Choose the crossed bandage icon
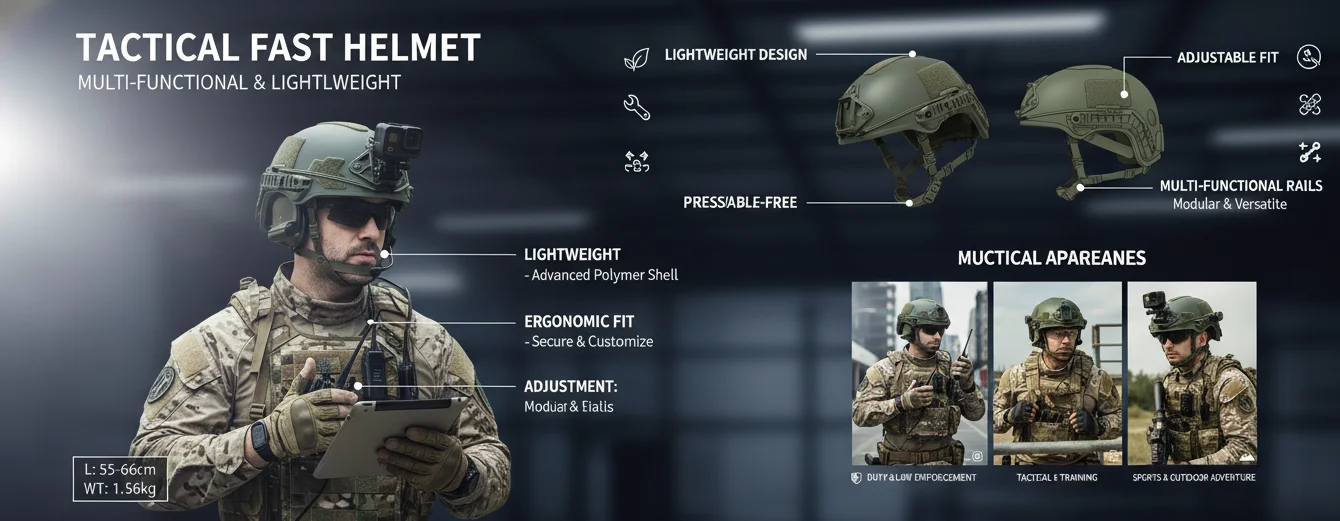 (1310, 104)
